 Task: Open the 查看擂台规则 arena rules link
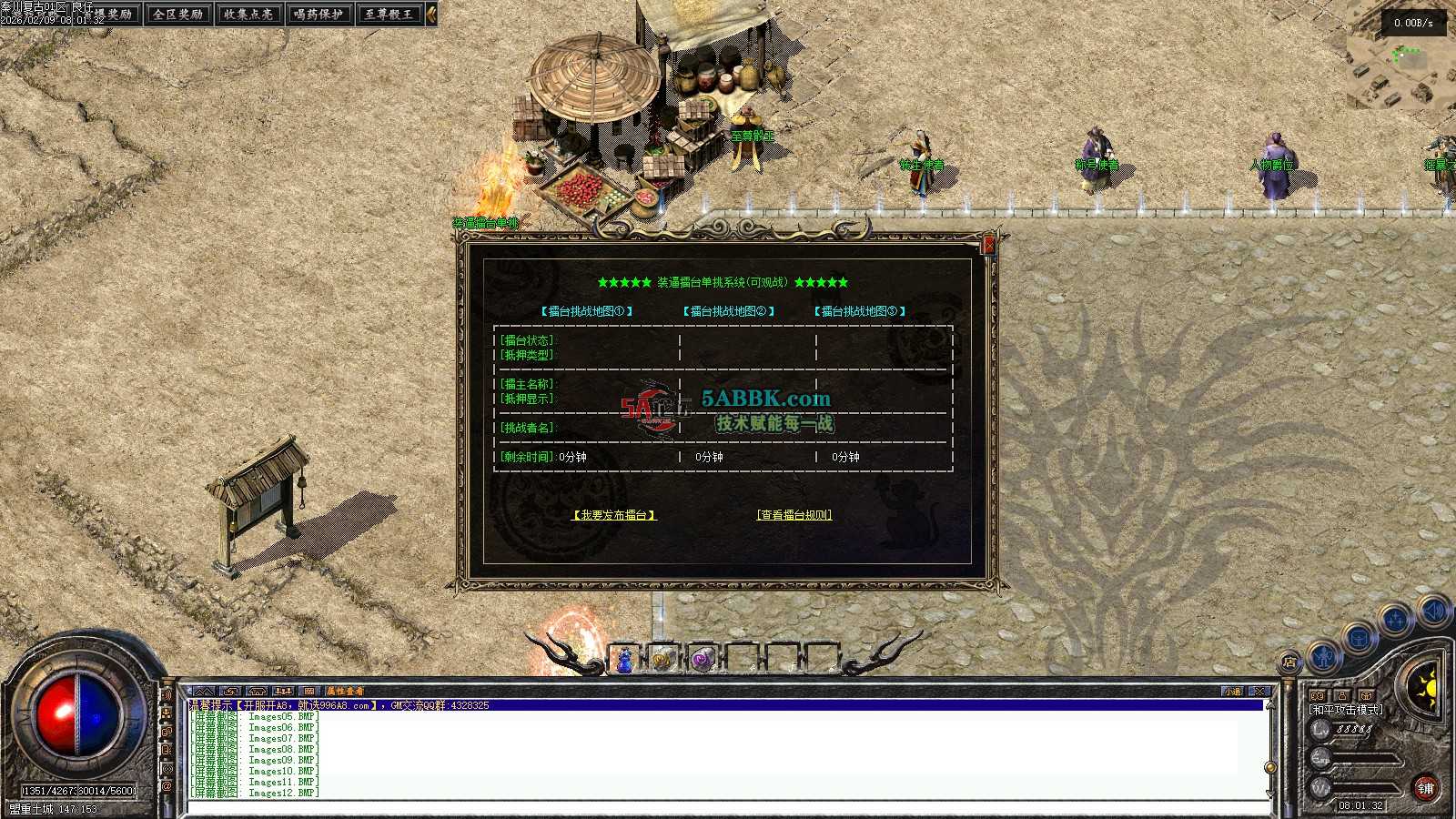click(x=794, y=515)
